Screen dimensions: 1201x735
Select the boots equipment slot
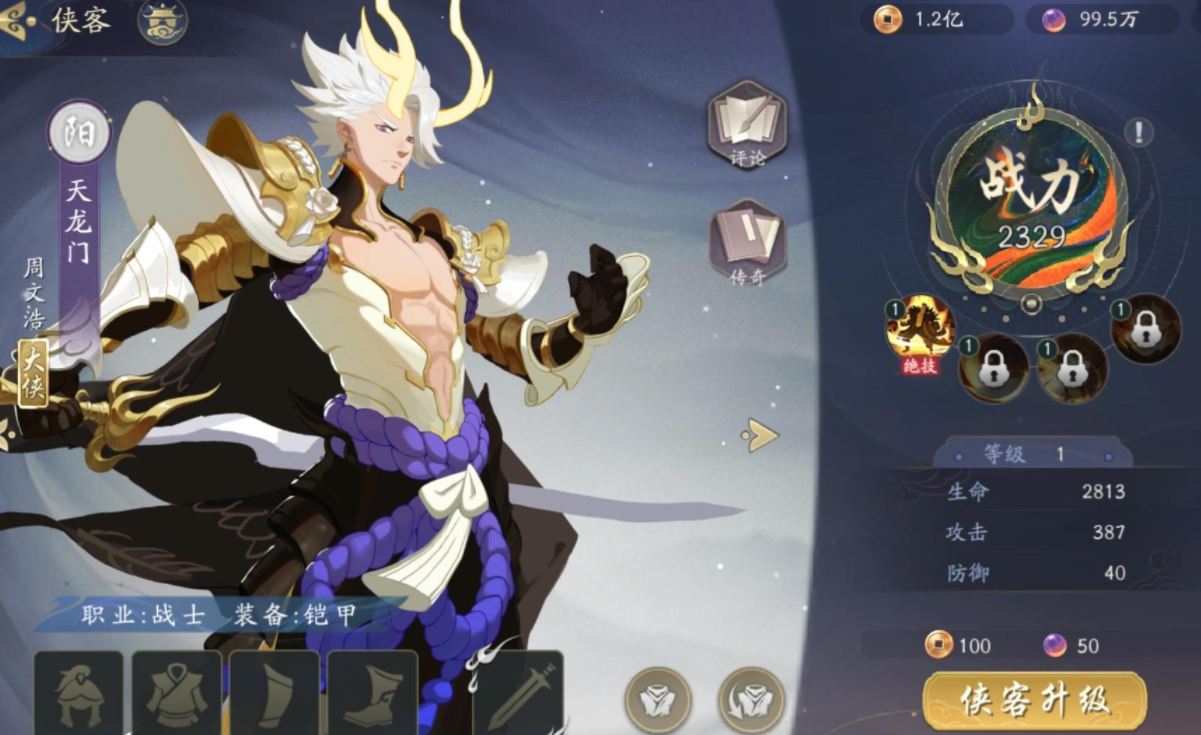click(372, 694)
